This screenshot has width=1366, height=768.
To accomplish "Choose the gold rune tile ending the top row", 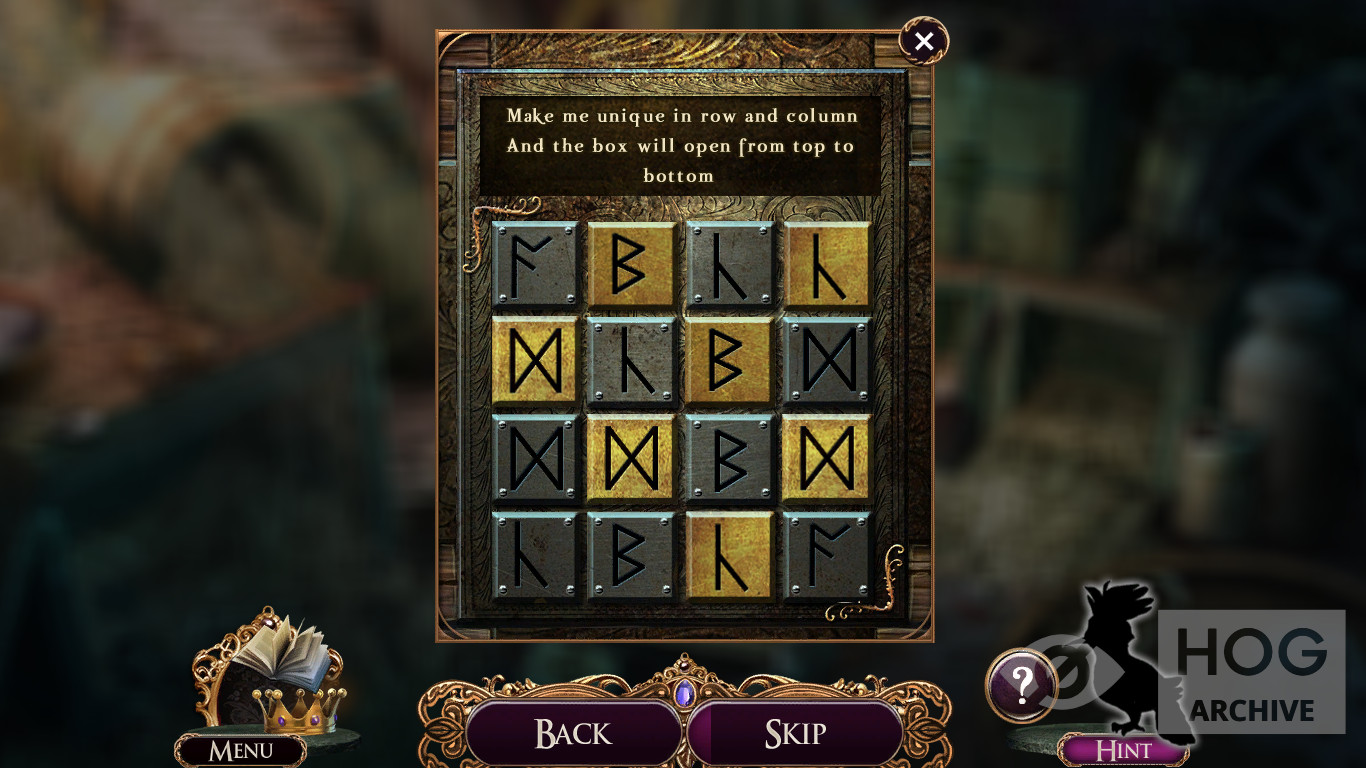I will click(826, 264).
